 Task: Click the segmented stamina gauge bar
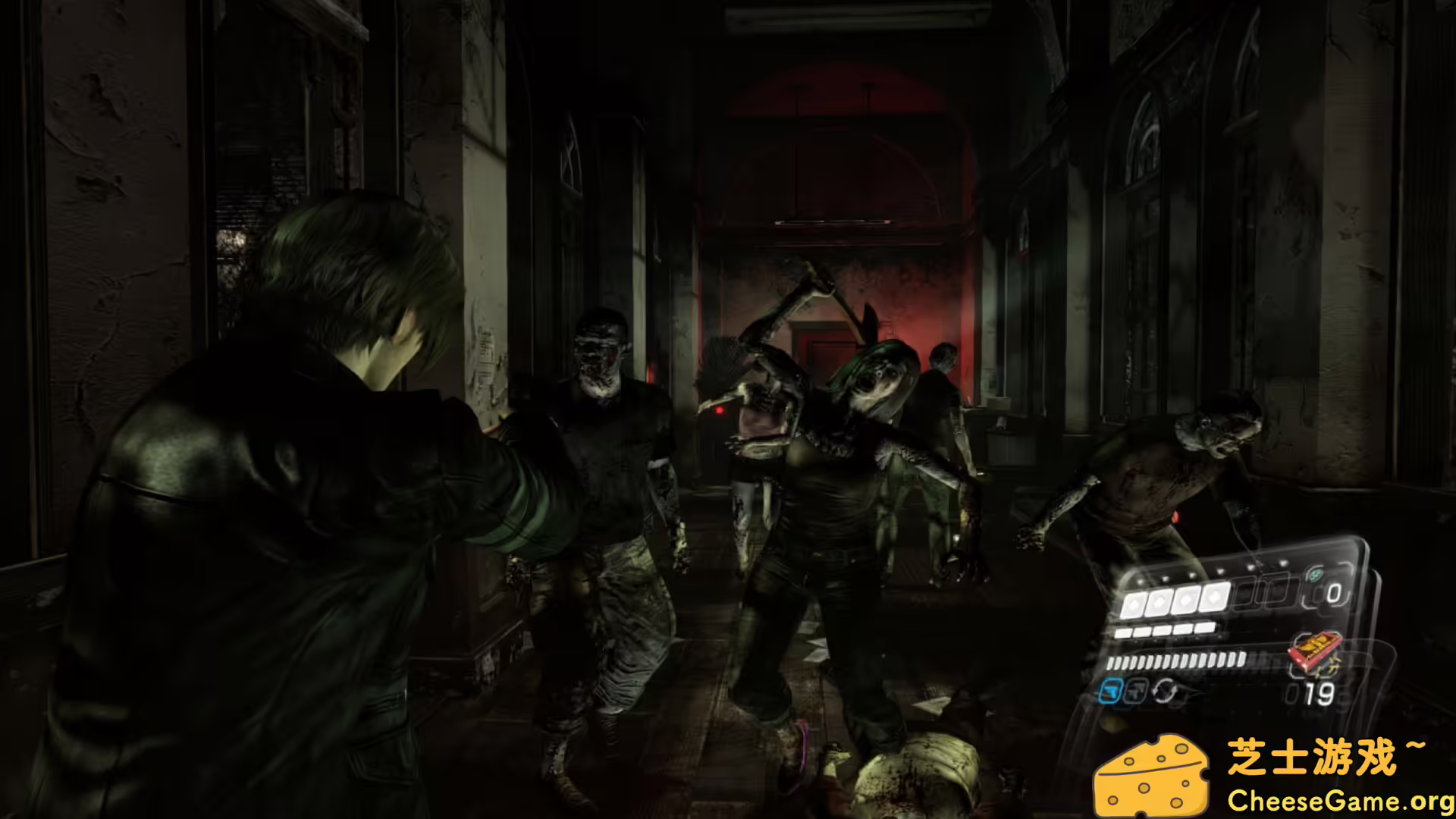(x=1177, y=661)
